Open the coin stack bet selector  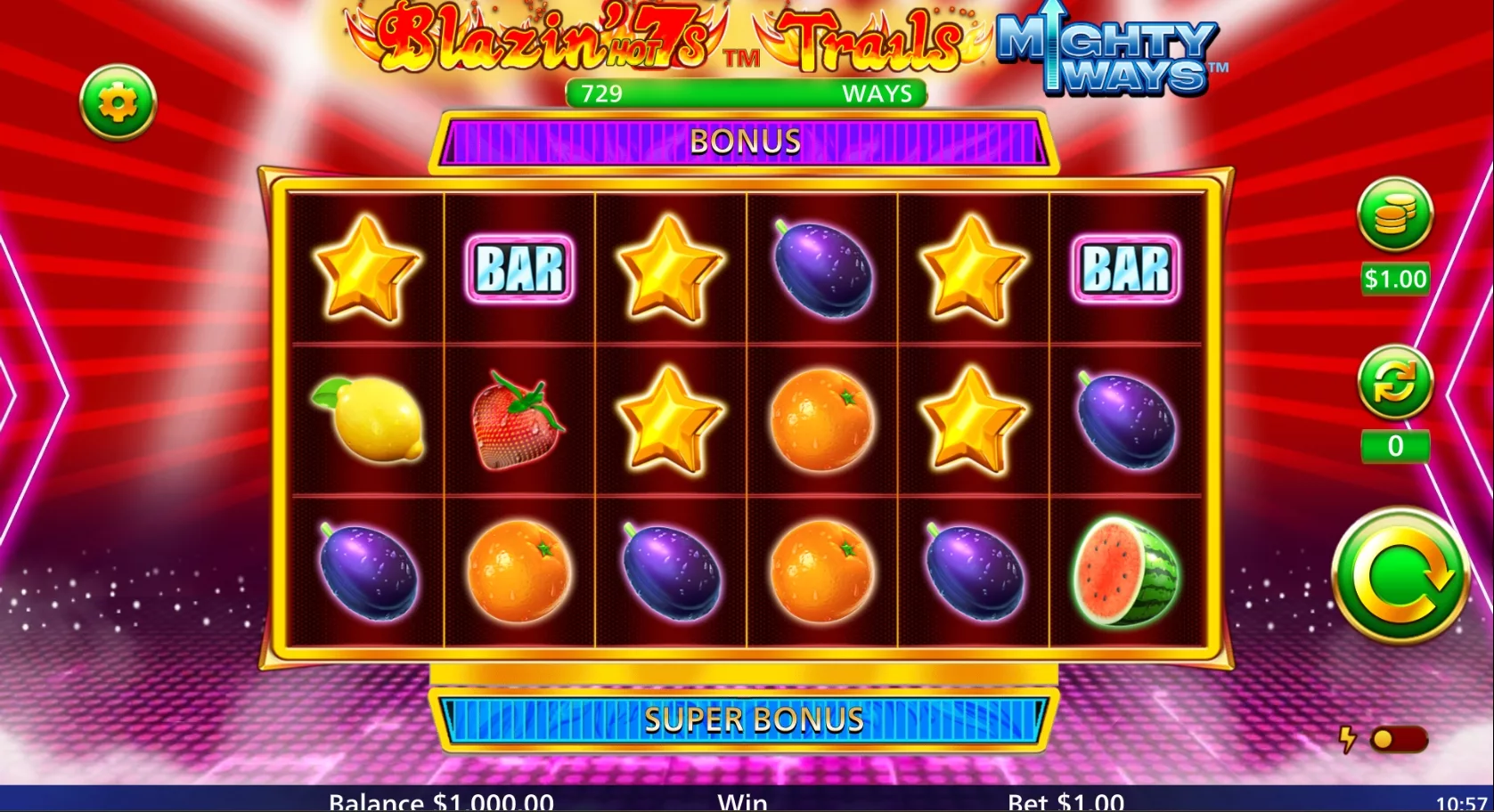click(1394, 215)
